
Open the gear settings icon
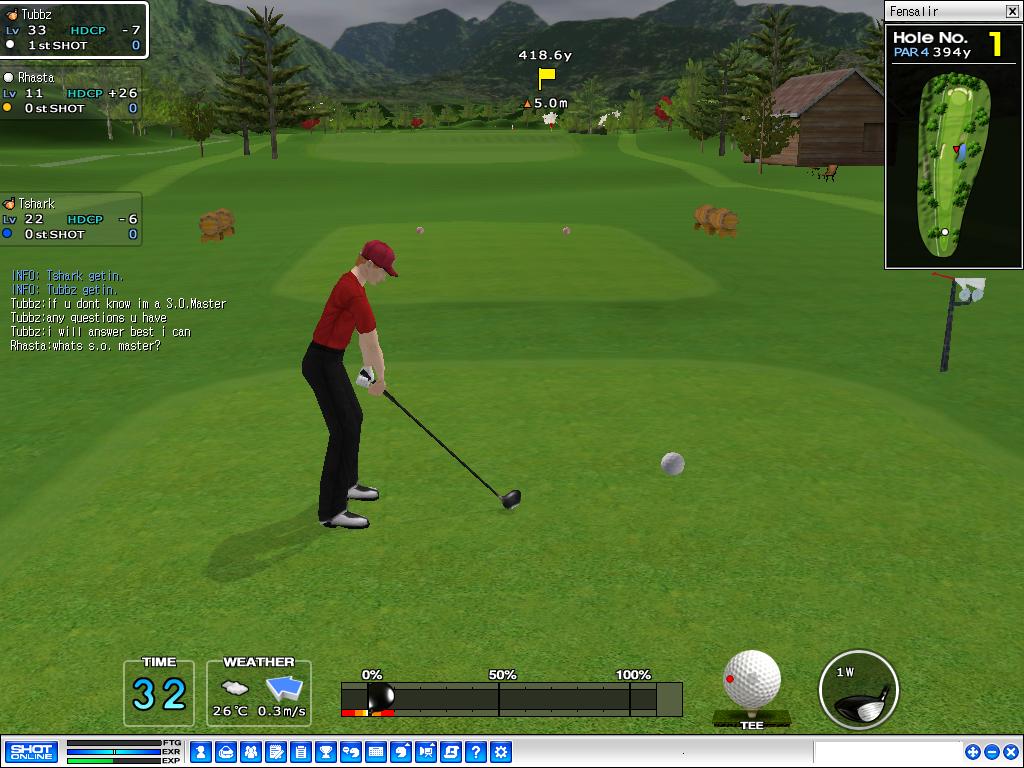click(501, 752)
